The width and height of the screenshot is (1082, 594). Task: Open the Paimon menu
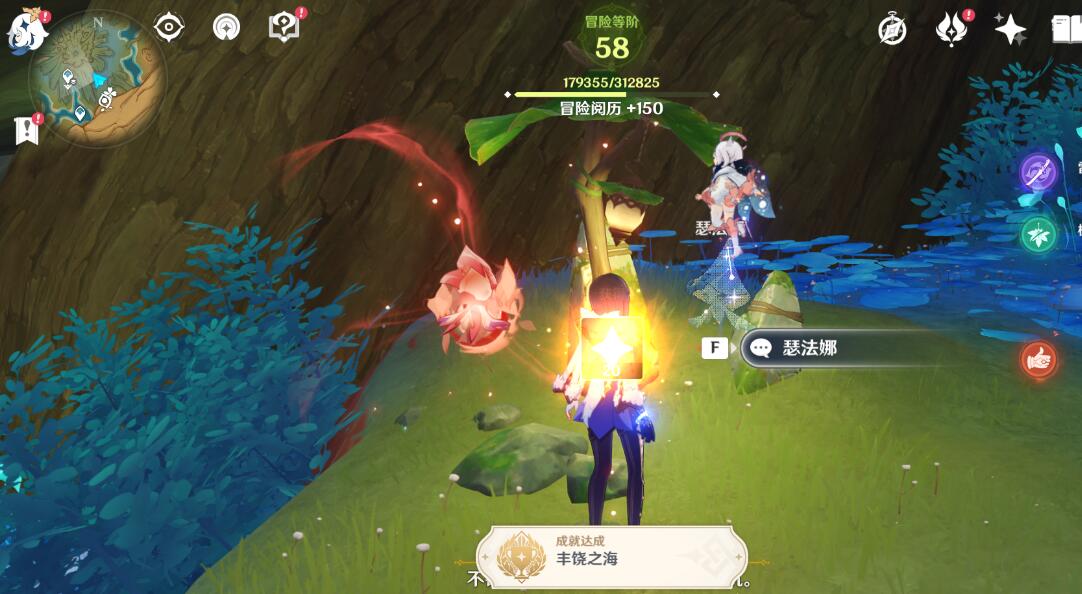click(26, 31)
